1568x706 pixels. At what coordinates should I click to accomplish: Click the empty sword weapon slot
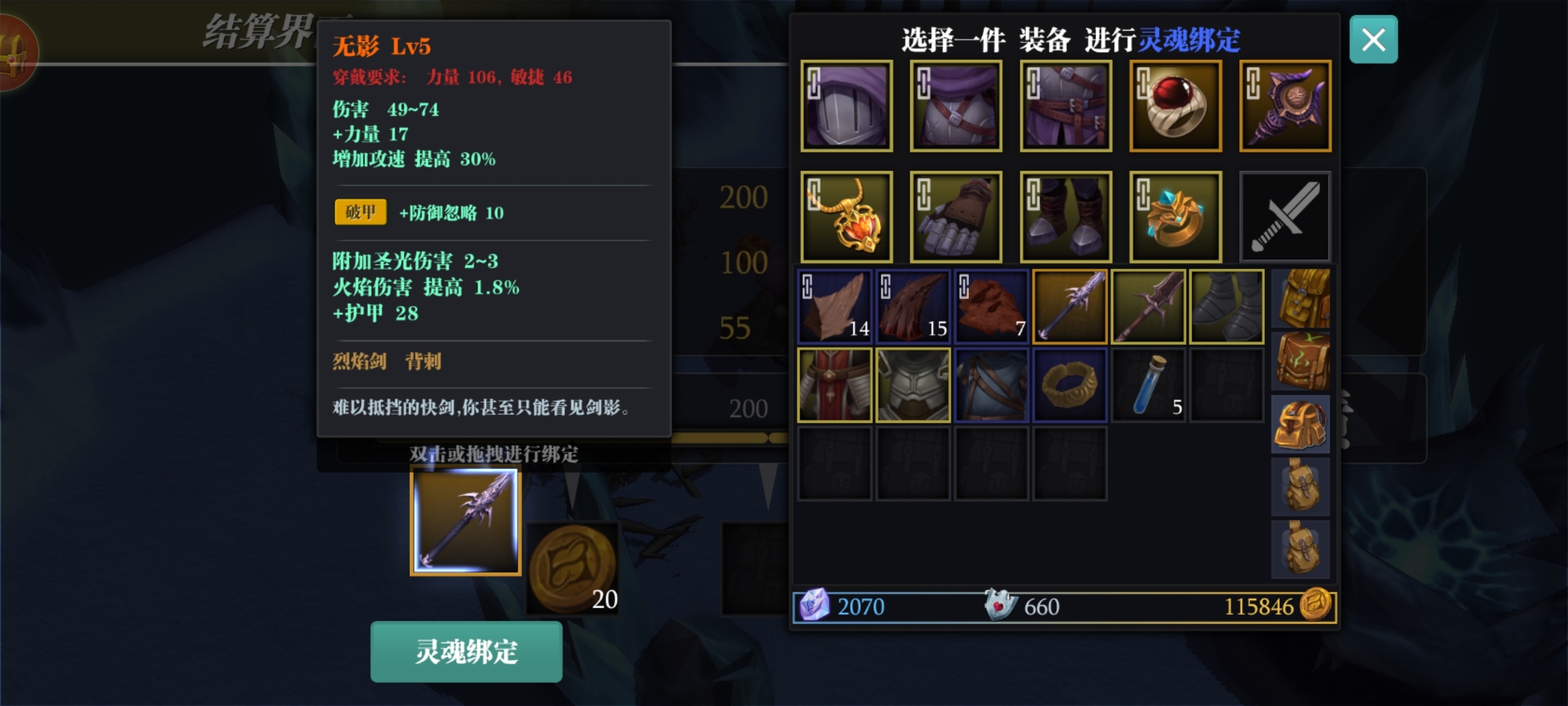[1284, 217]
